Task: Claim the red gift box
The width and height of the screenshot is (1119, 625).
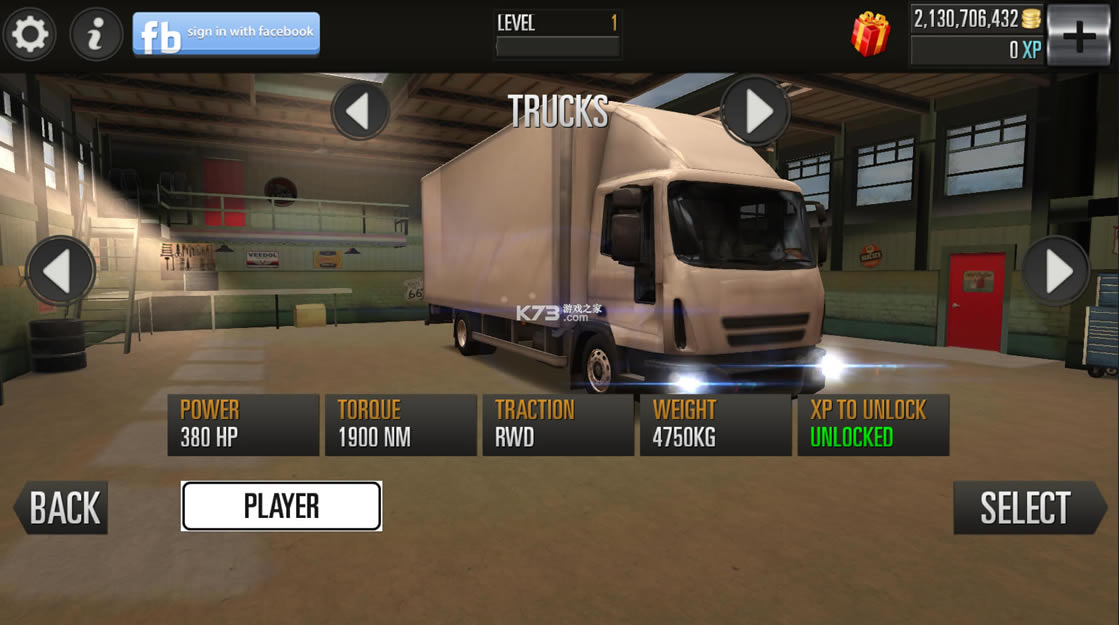Action: click(x=870, y=35)
